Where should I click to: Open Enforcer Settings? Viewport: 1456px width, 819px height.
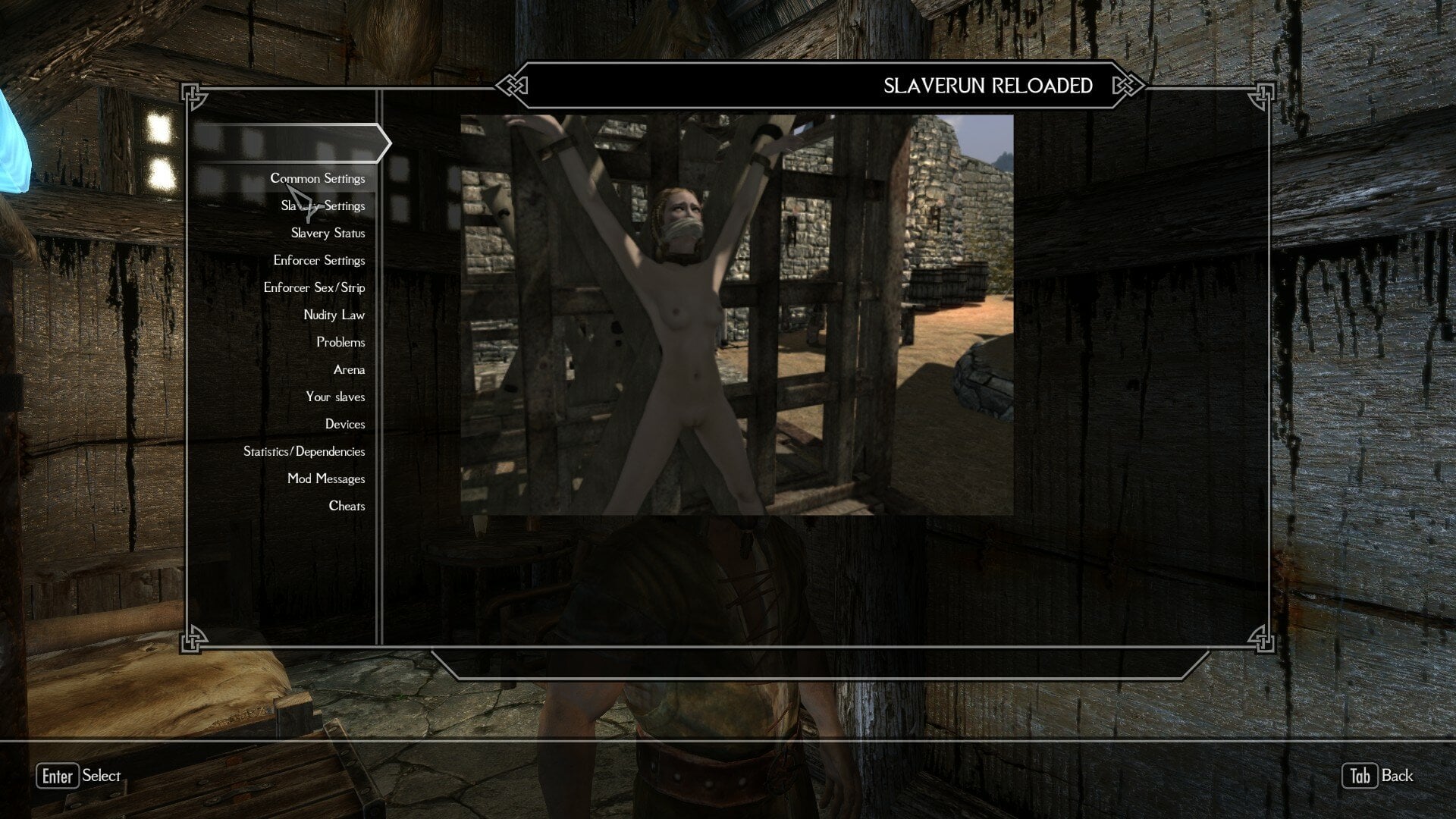[x=319, y=260]
